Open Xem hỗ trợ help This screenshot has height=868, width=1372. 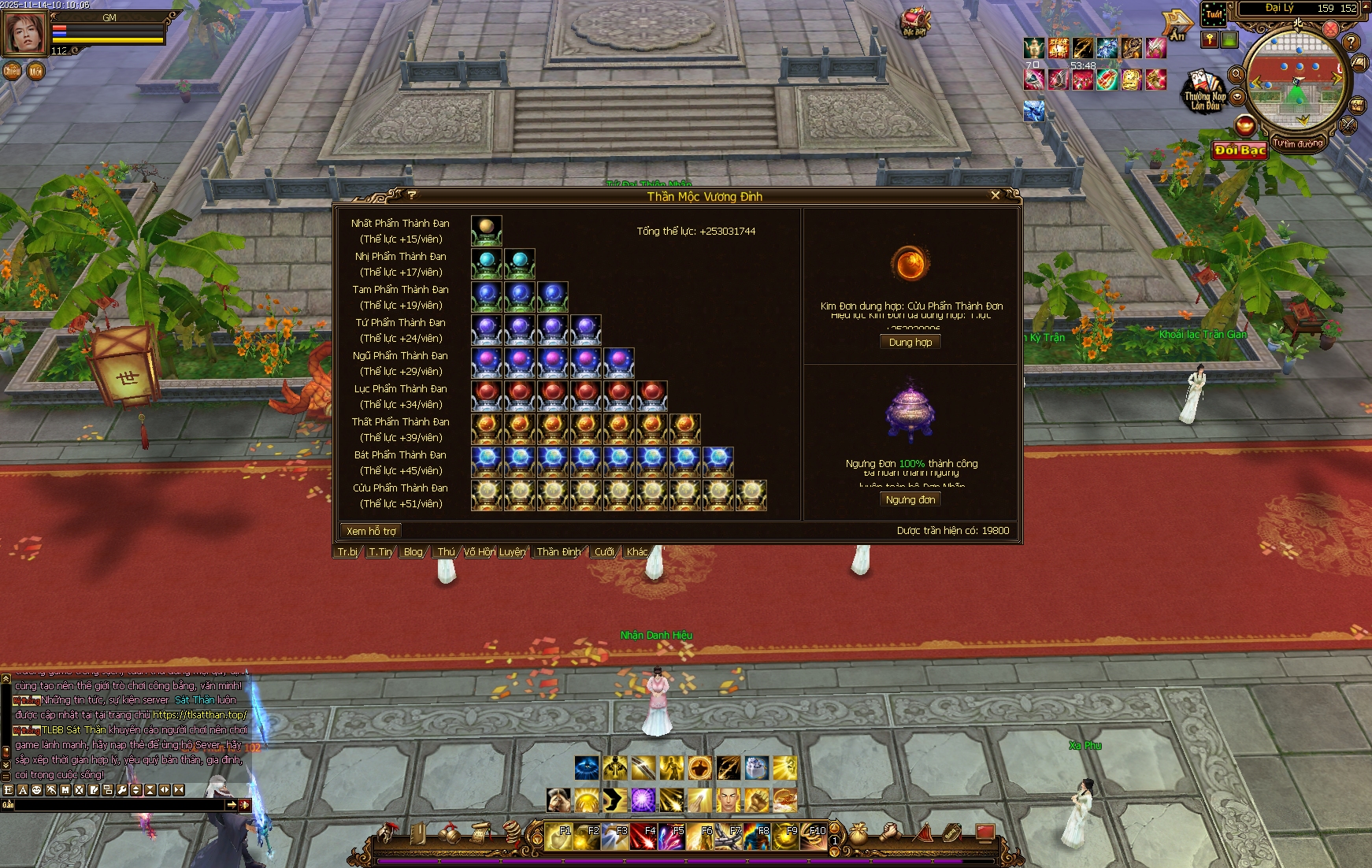(x=371, y=531)
